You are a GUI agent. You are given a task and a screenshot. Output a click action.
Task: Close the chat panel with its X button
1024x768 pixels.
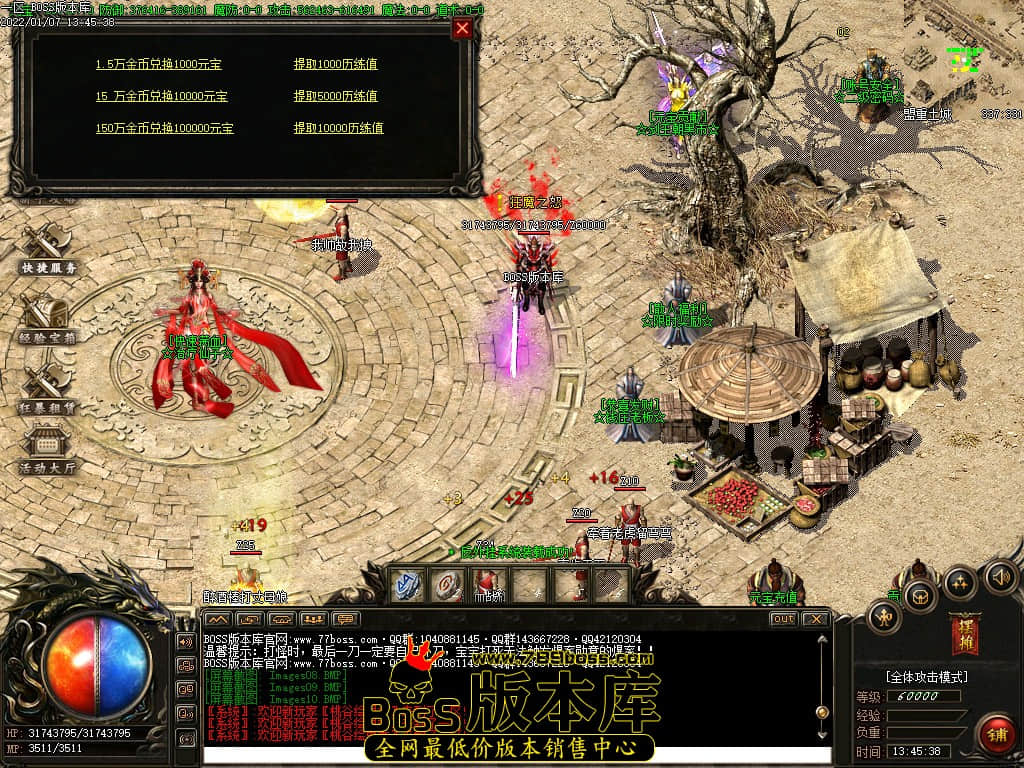pyautogui.click(x=815, y=619)
